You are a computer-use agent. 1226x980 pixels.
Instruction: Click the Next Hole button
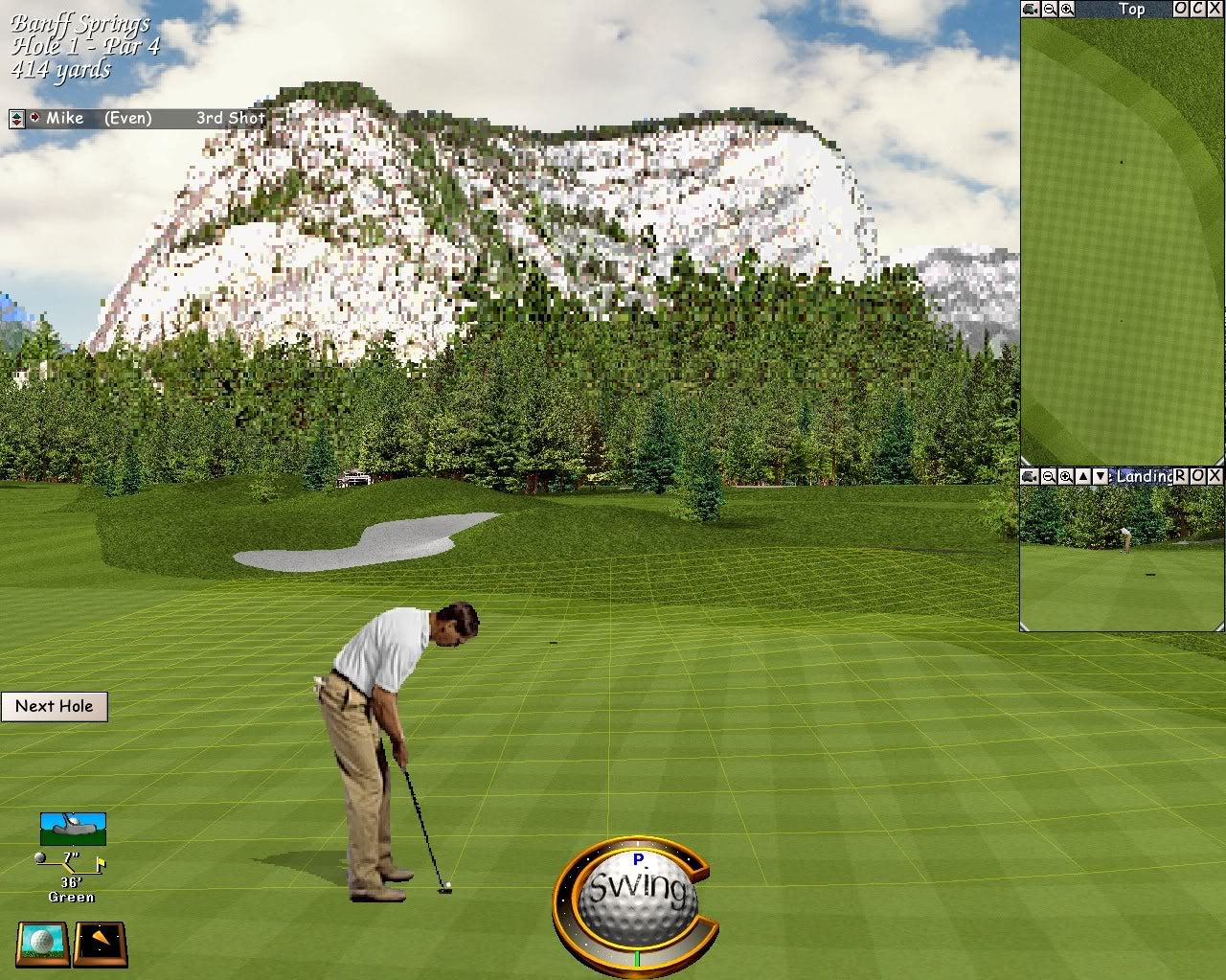[55, 707]
